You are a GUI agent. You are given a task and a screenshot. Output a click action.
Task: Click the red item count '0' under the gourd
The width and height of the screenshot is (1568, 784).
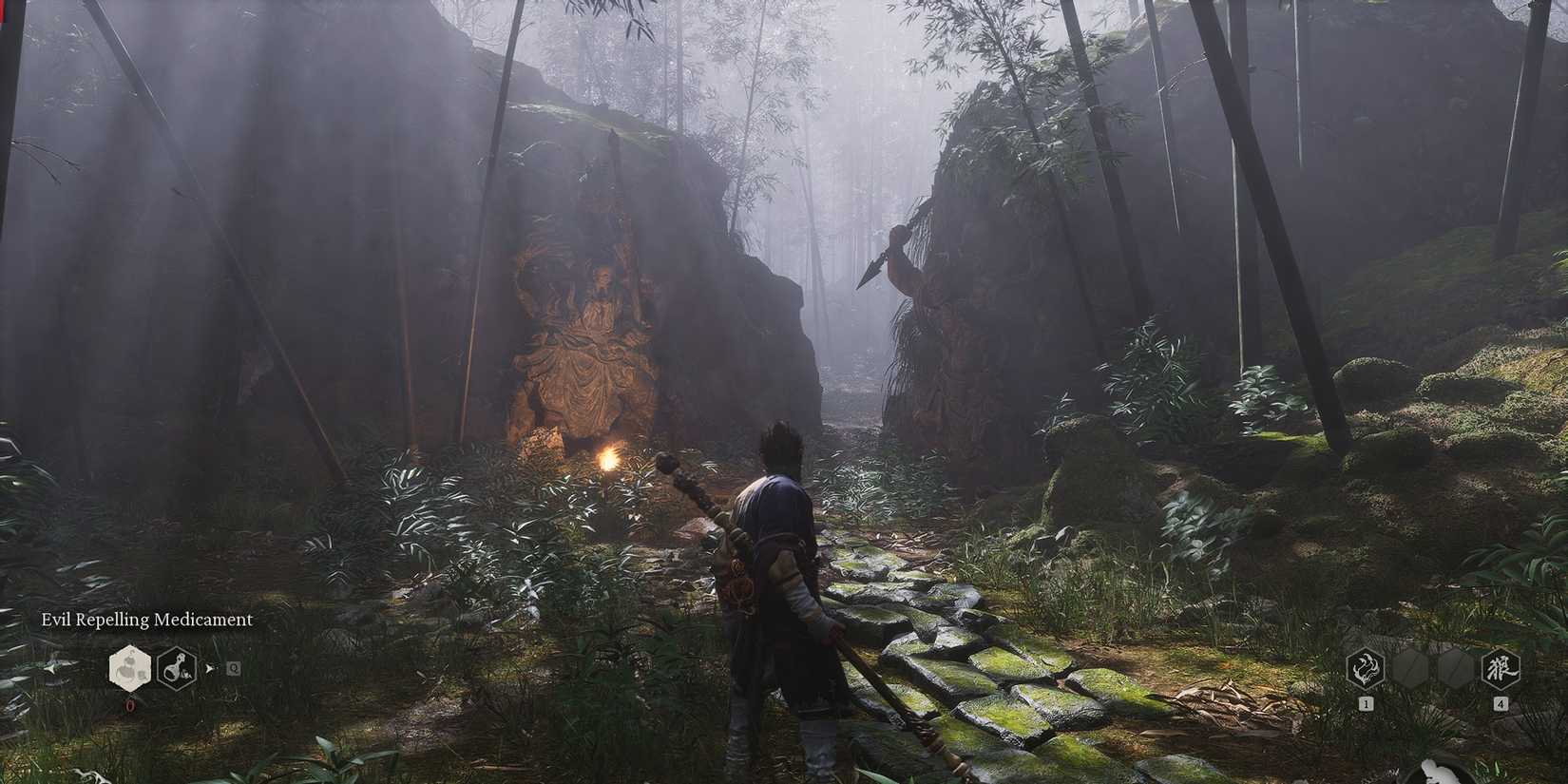pos(129,706)
